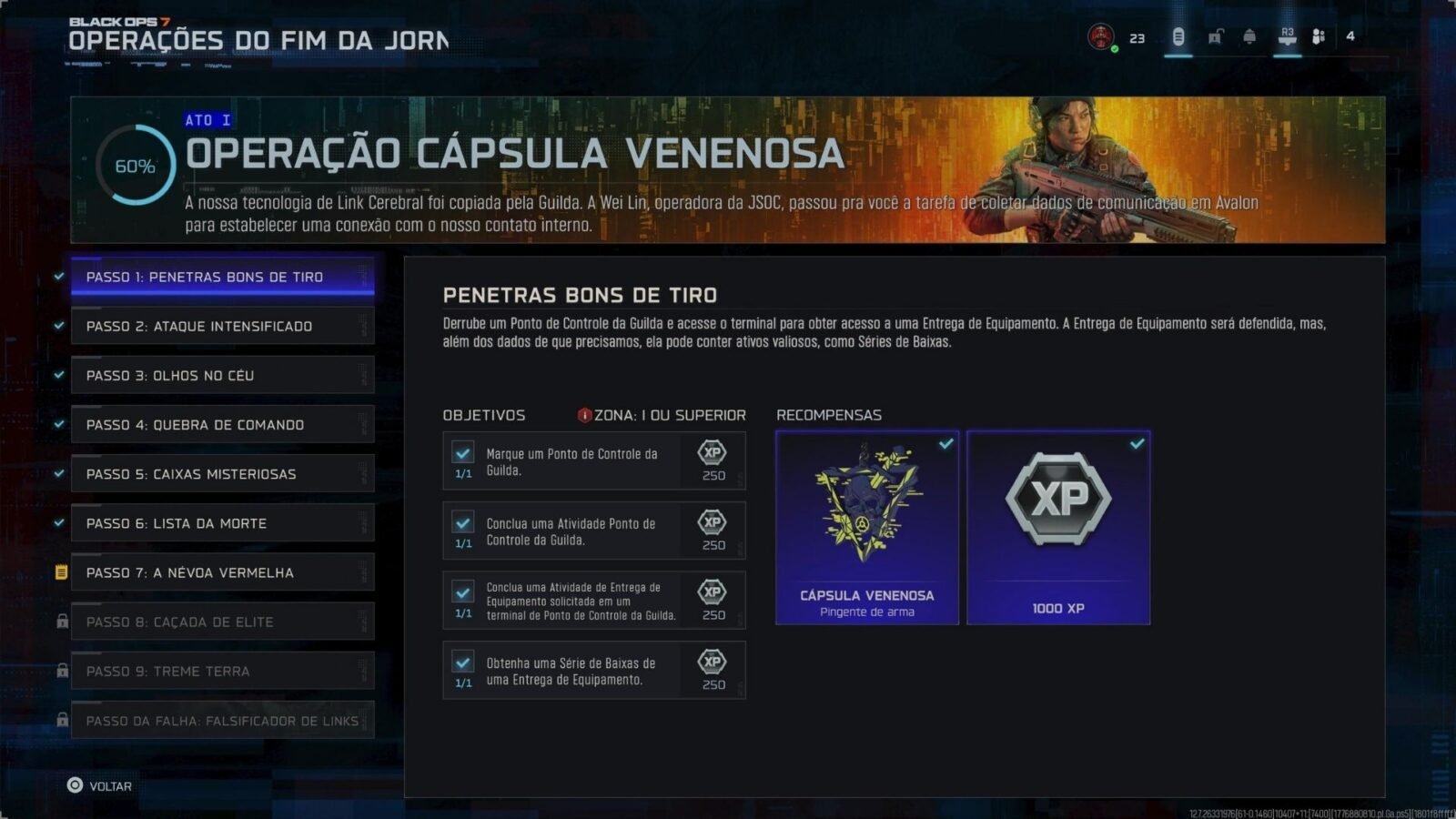Click locked Passo 8: Caçada de Elite
Image resolution: width=1456 pixels, height=819 pixels.
click(222, 622)
